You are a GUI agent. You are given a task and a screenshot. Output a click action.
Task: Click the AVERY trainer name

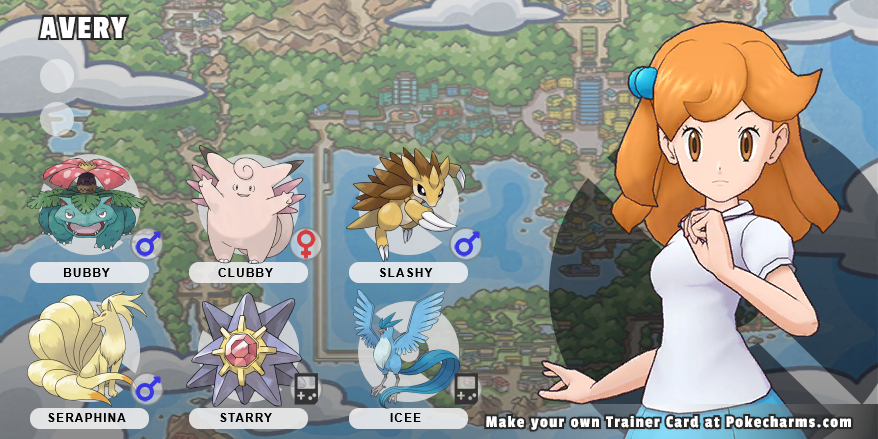pyautogui.click(x=82, y=29)
